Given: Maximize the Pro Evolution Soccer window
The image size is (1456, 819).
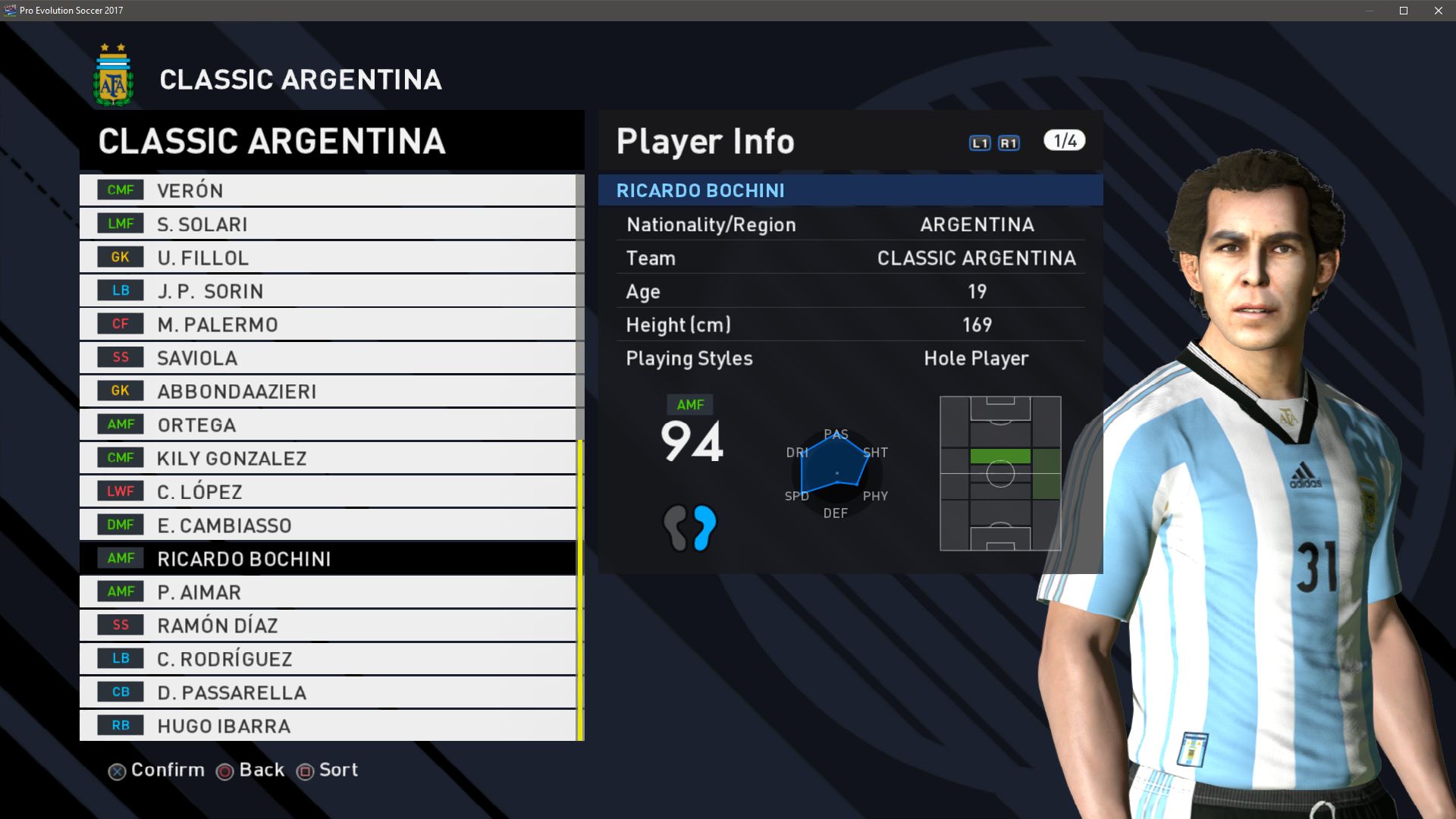Looking at the screenshot, I should point(1404,11).
